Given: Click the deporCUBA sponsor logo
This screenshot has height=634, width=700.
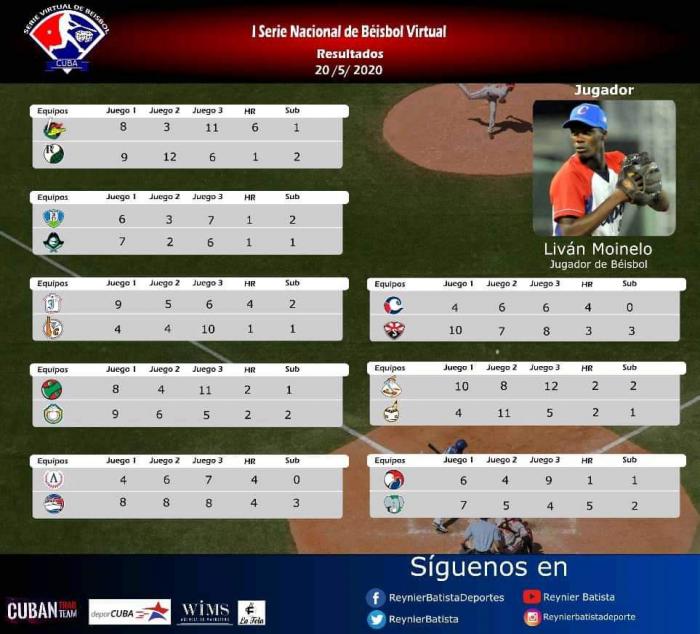Looking at the screenshot, I should click(129, 611).
